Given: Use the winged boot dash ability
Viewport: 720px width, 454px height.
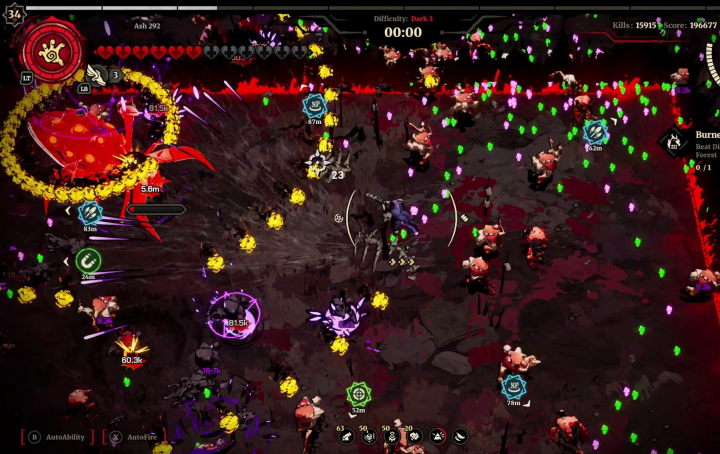Looking at the screenshot, I should pos(97,73).
